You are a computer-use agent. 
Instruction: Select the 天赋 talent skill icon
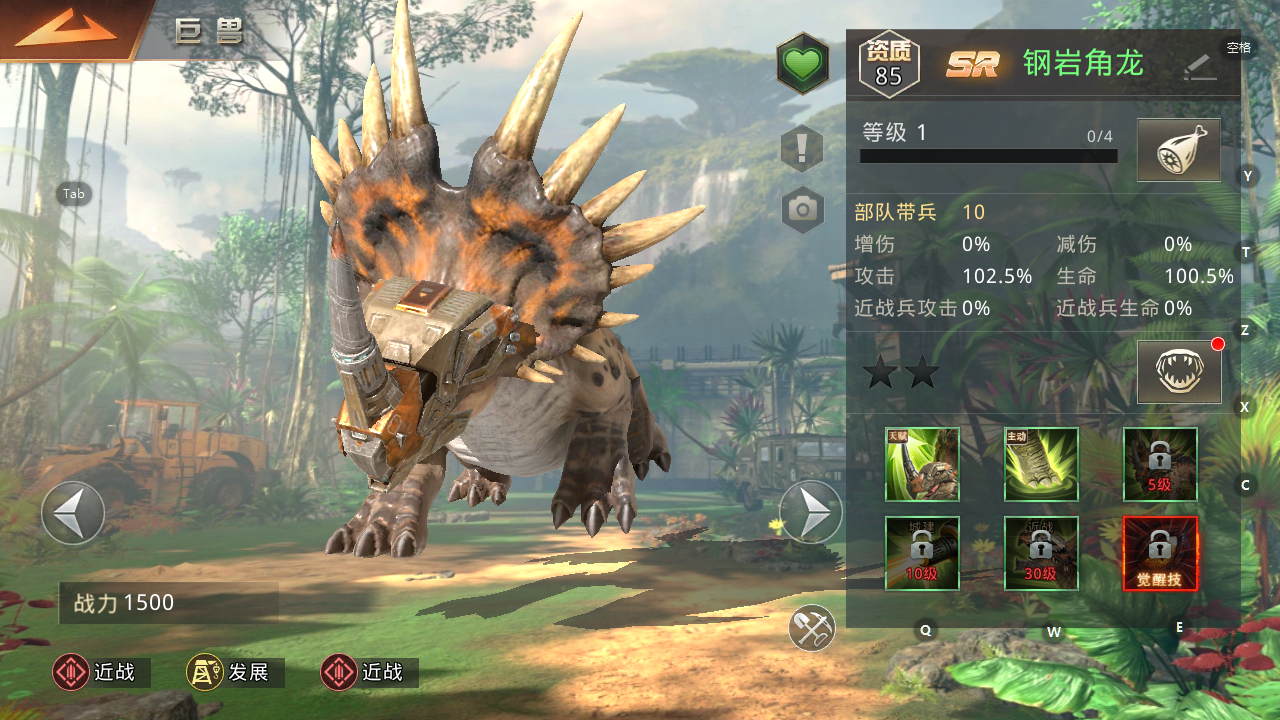(922, 464)
